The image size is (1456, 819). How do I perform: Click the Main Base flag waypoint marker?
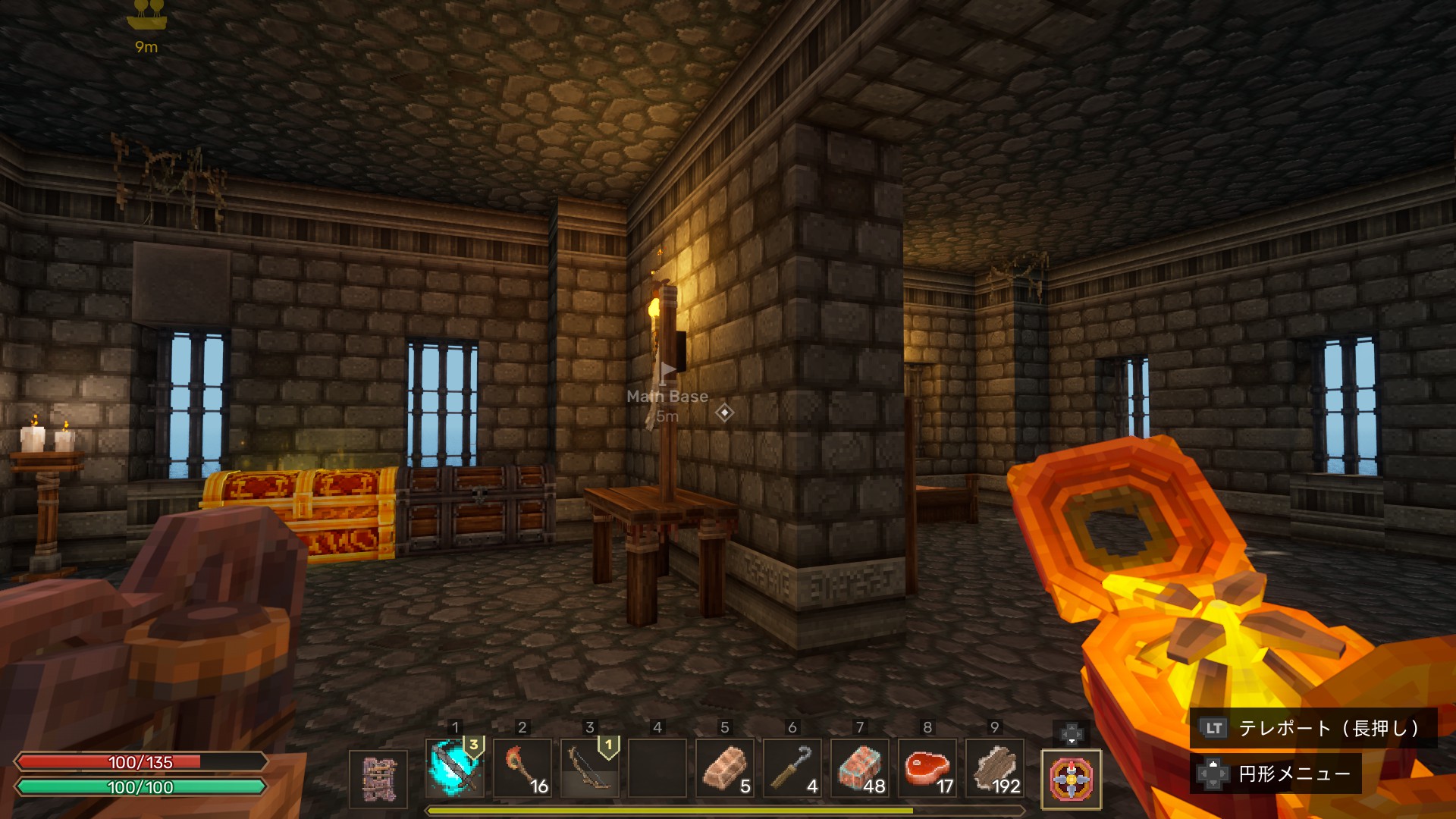(667, 373)
